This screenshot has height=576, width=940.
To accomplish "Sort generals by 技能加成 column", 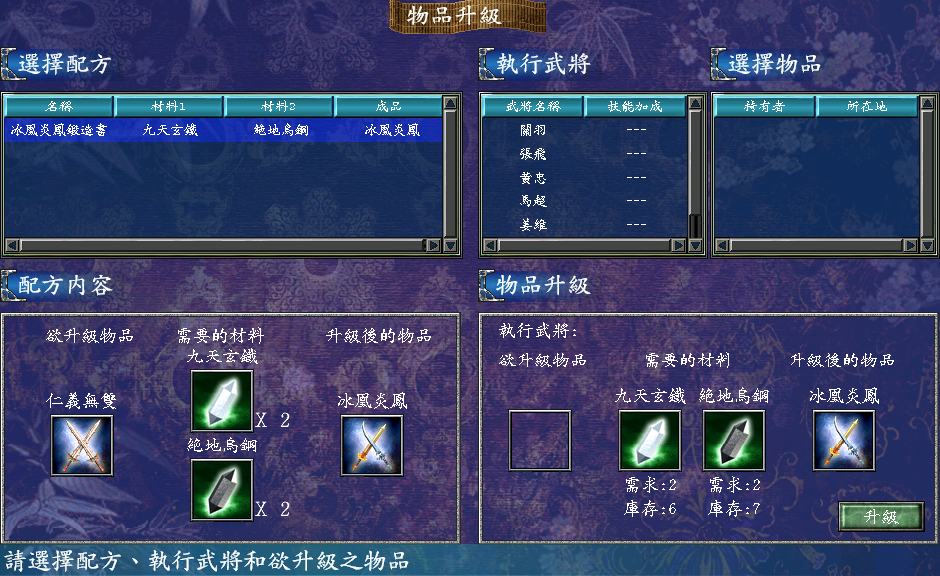I will click(x=635, y=106).
